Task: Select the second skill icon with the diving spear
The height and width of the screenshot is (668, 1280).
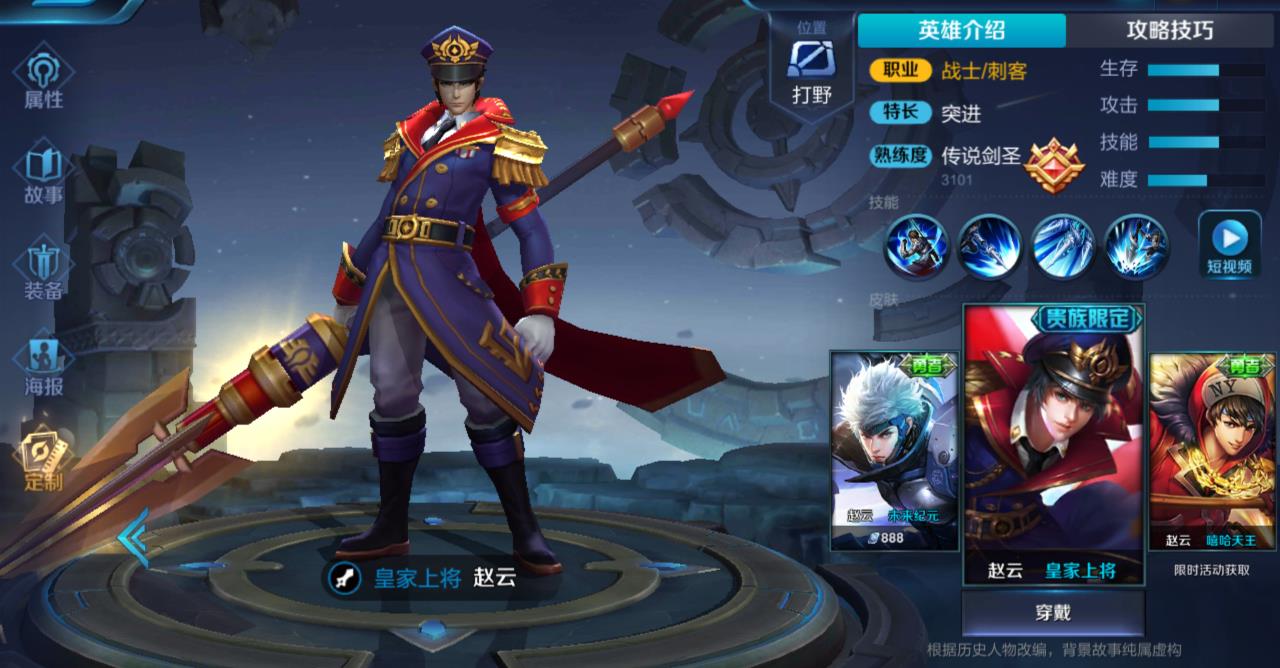Action: click(x=990, y=246)
